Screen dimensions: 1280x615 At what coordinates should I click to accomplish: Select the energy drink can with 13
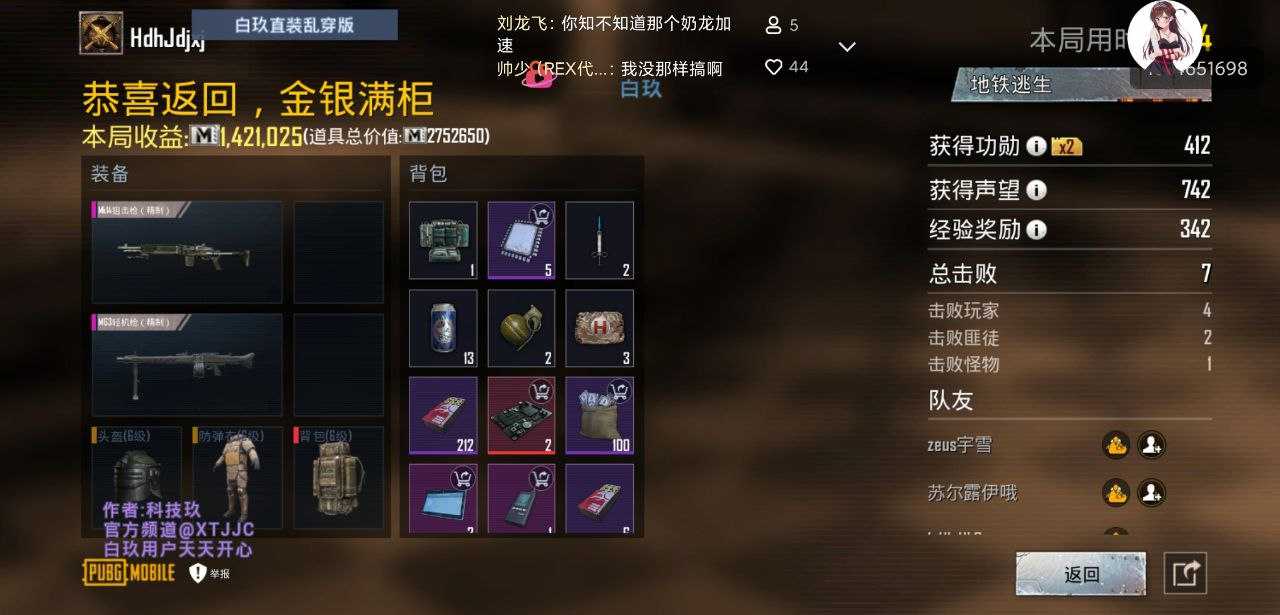click(443, 329)
